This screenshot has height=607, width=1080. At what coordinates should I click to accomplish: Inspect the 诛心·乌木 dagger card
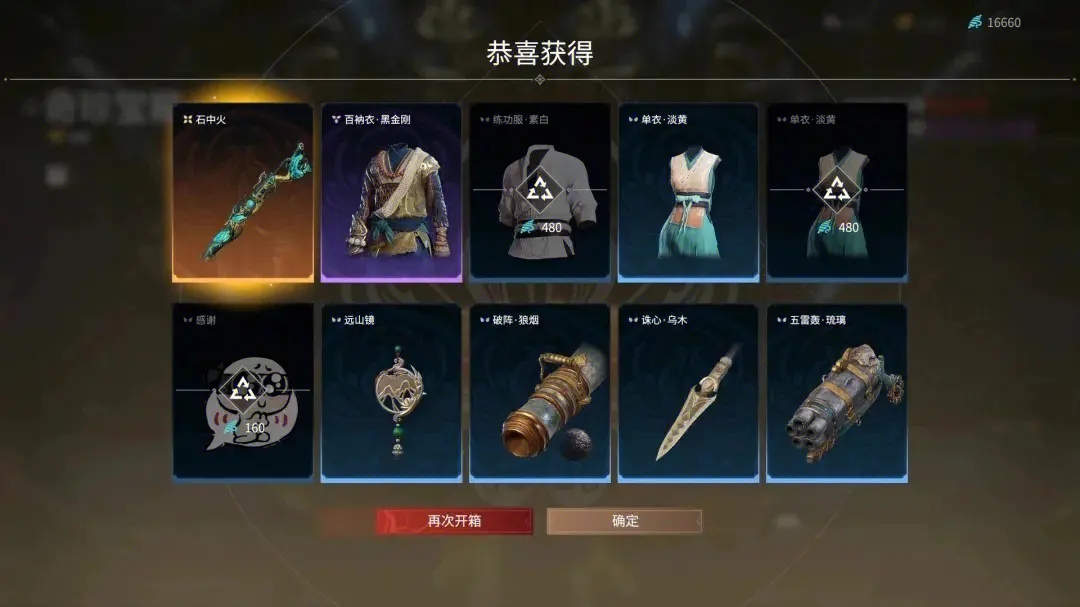(688, 393)
